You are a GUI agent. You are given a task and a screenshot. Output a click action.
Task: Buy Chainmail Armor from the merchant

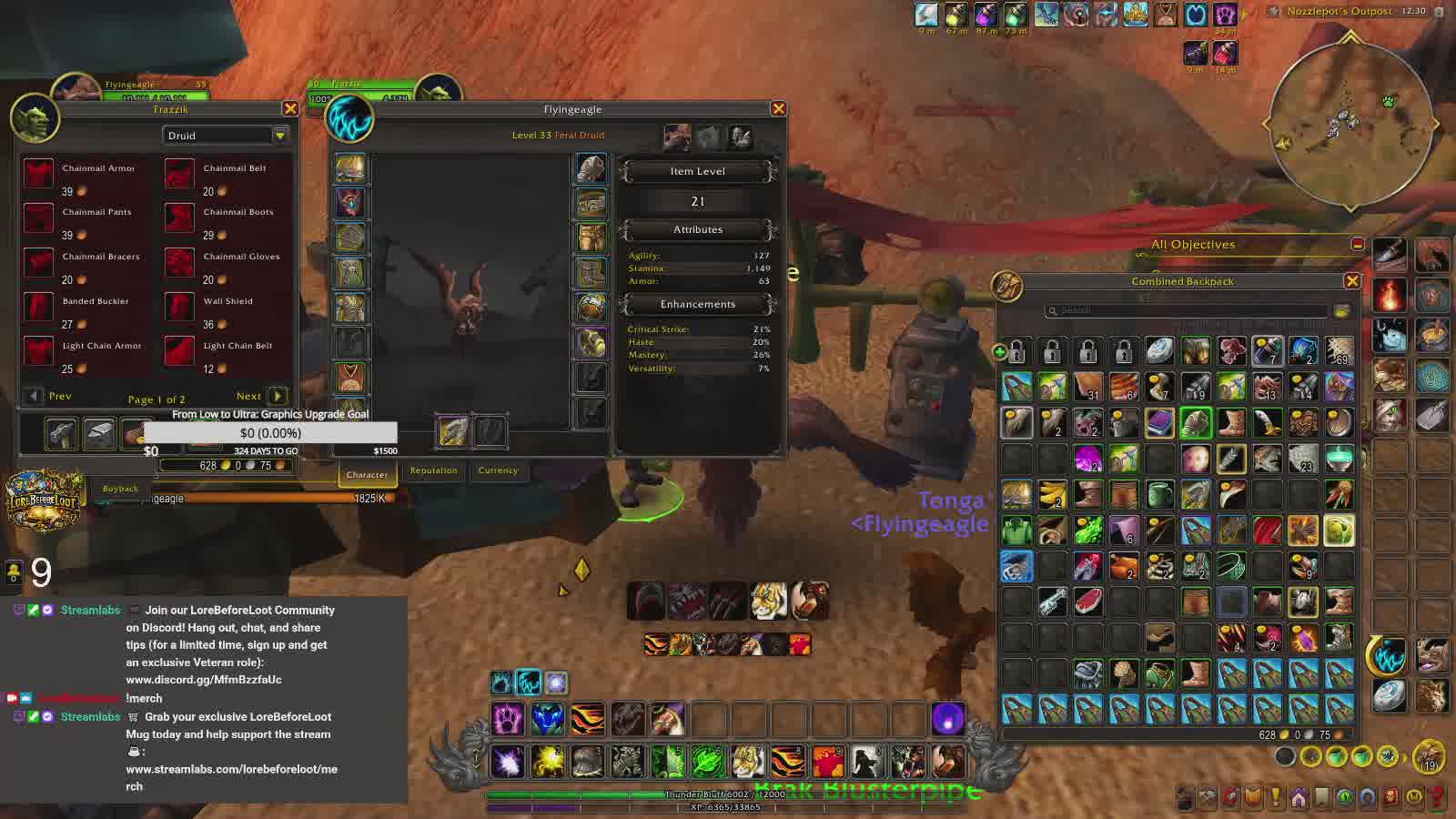click(x=39, y=174)
